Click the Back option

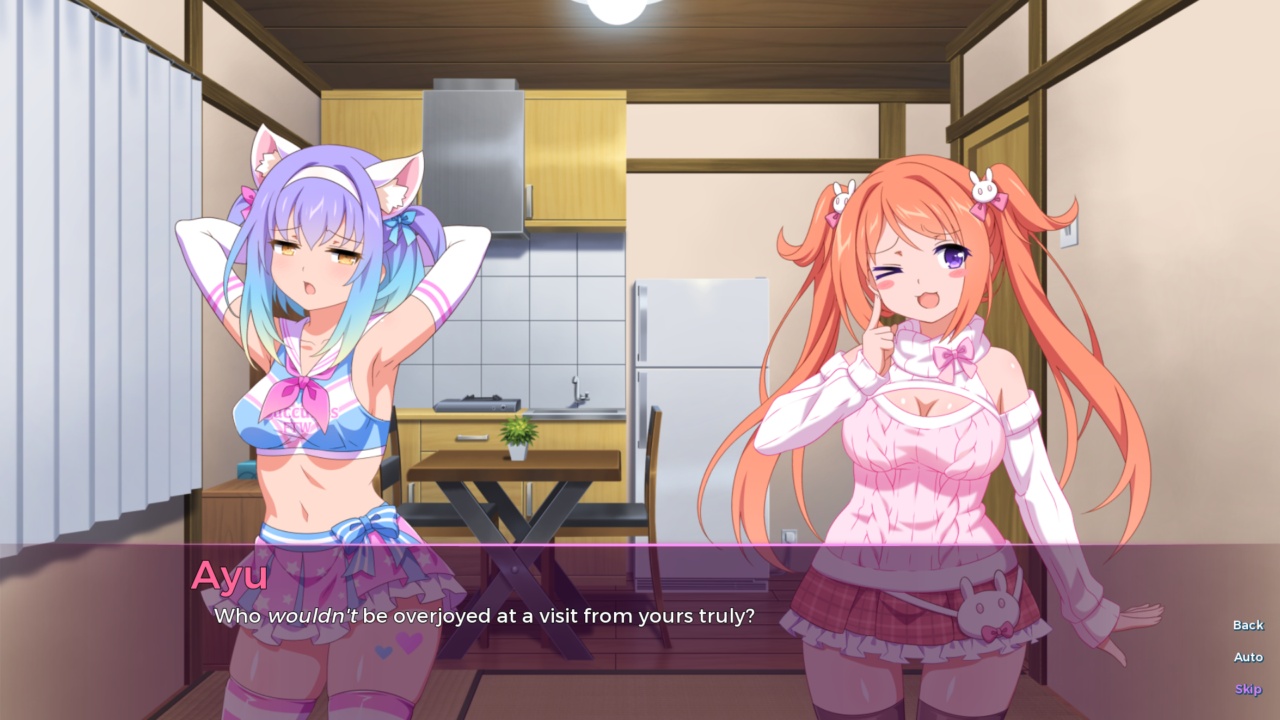click(x=1247, y=624)
